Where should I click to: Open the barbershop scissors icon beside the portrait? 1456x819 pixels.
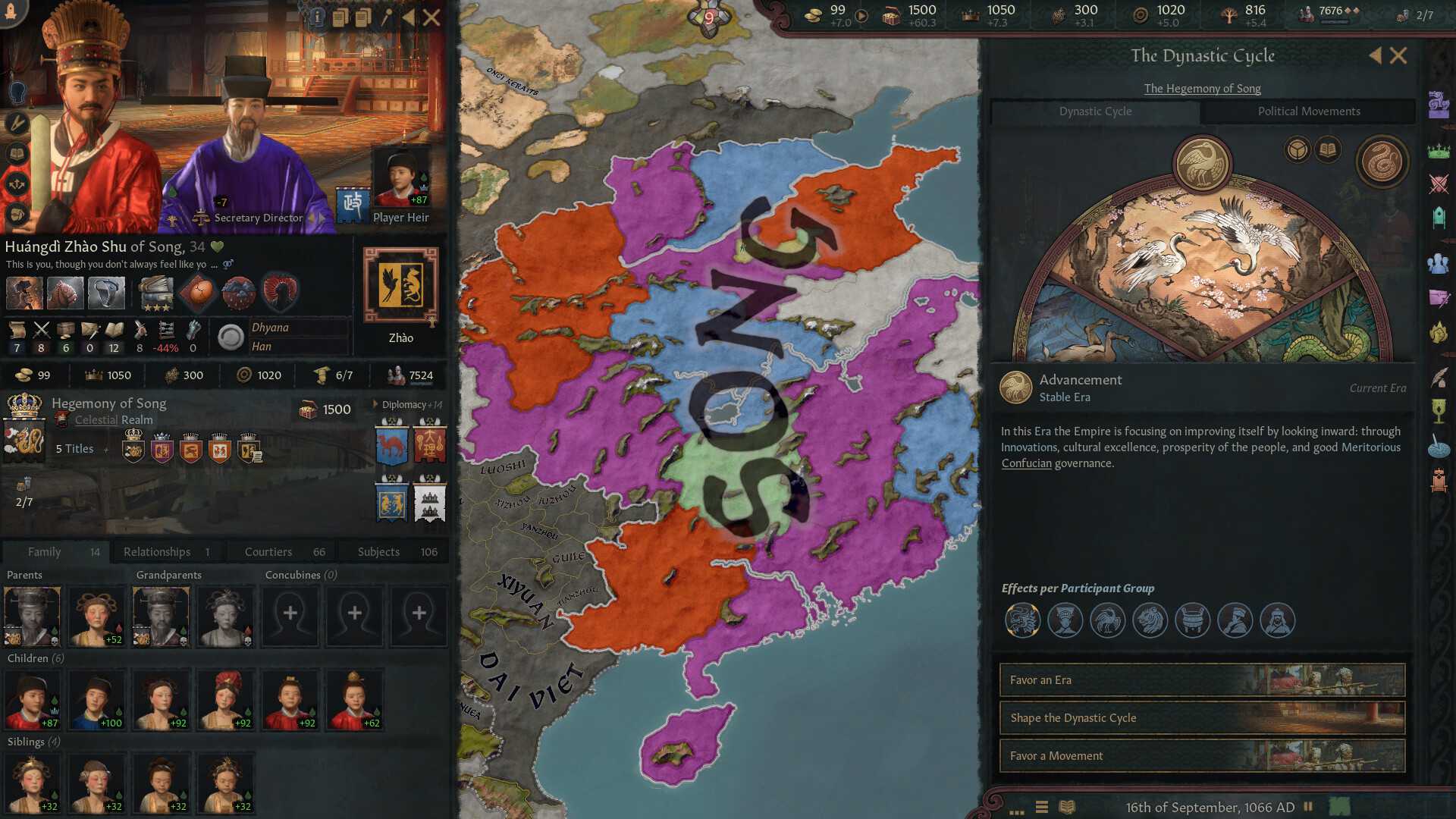coord(17,123)
